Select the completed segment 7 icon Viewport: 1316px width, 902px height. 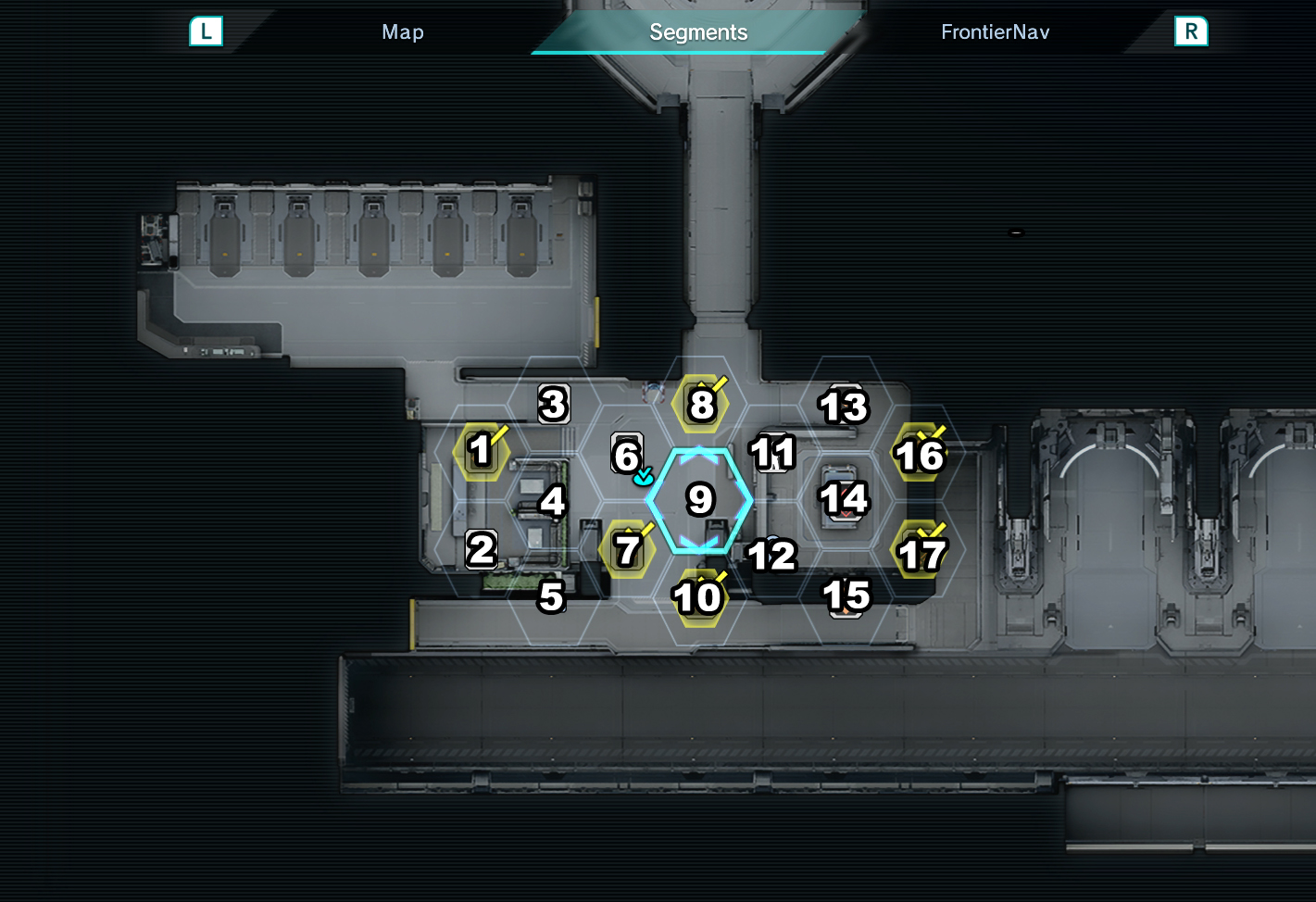click(x=627, y=549)
